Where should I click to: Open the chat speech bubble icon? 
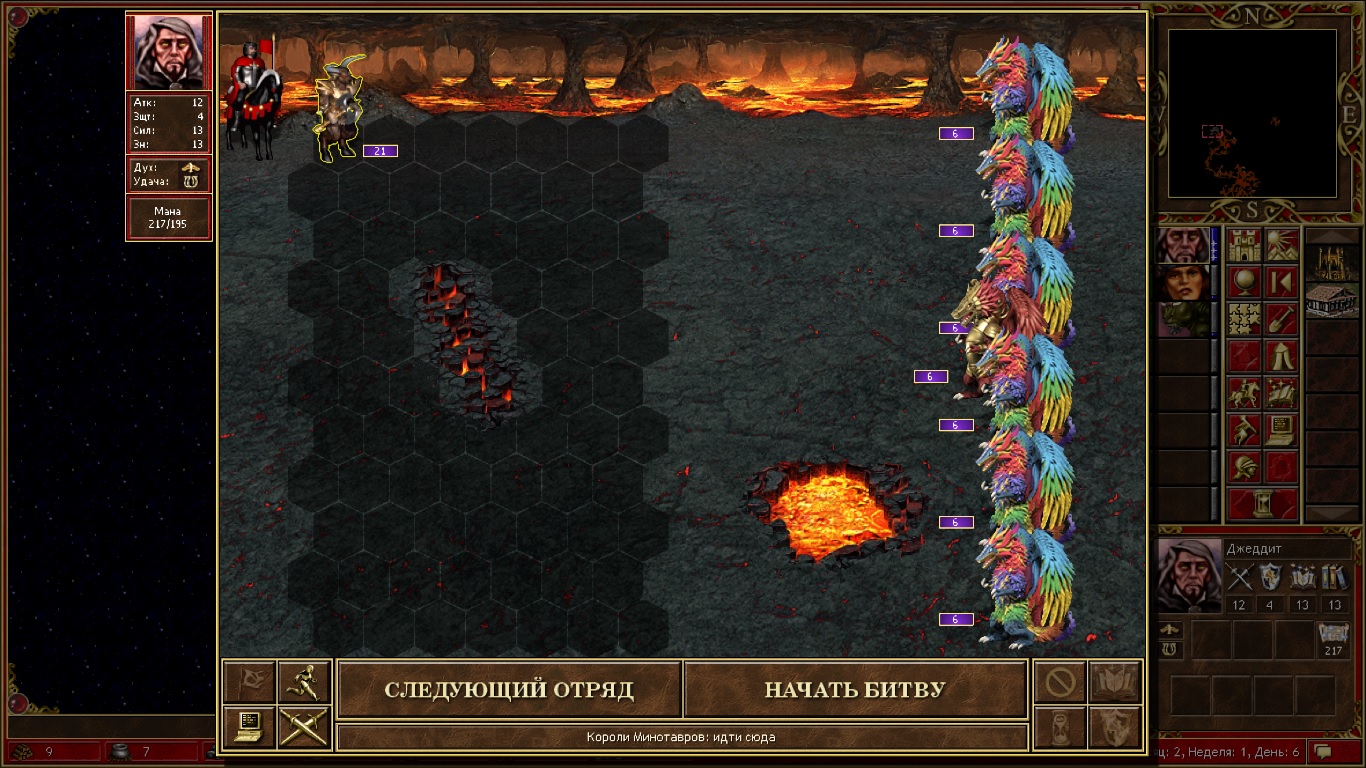(1323, 750)
